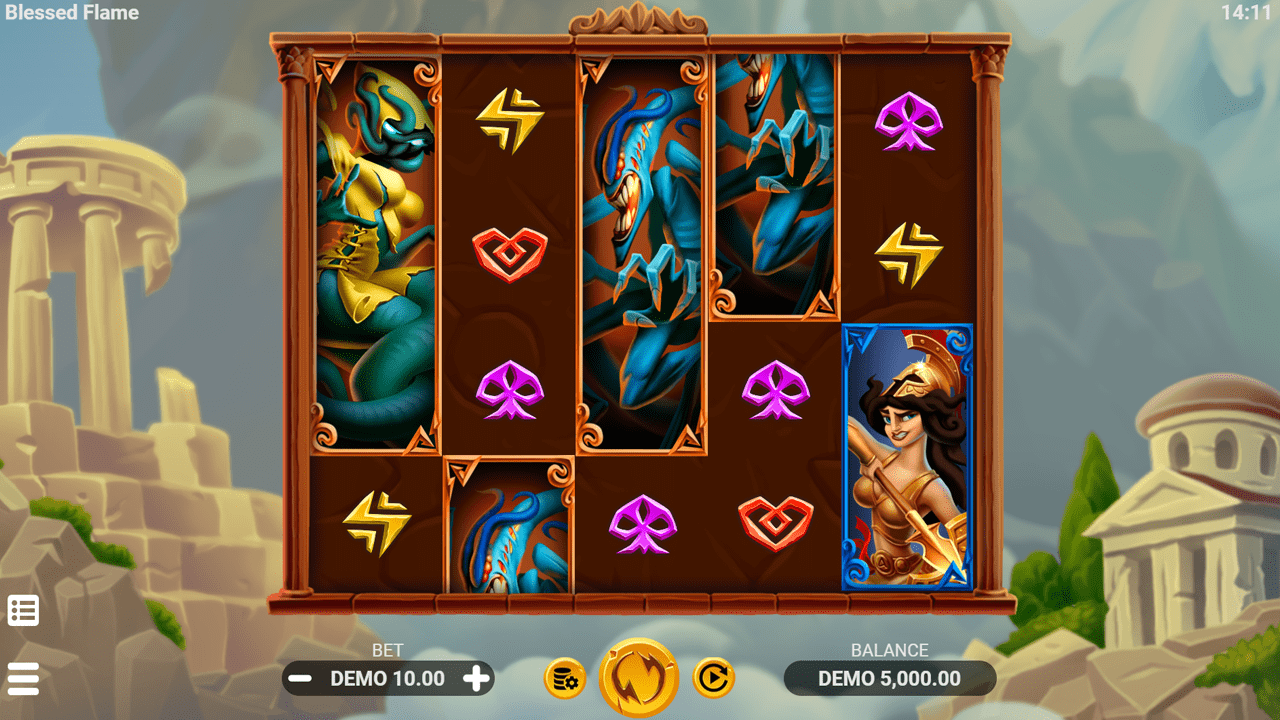Click the DEMO 5,000.00 balance display
1280x720 pixels.
point(892,678)
